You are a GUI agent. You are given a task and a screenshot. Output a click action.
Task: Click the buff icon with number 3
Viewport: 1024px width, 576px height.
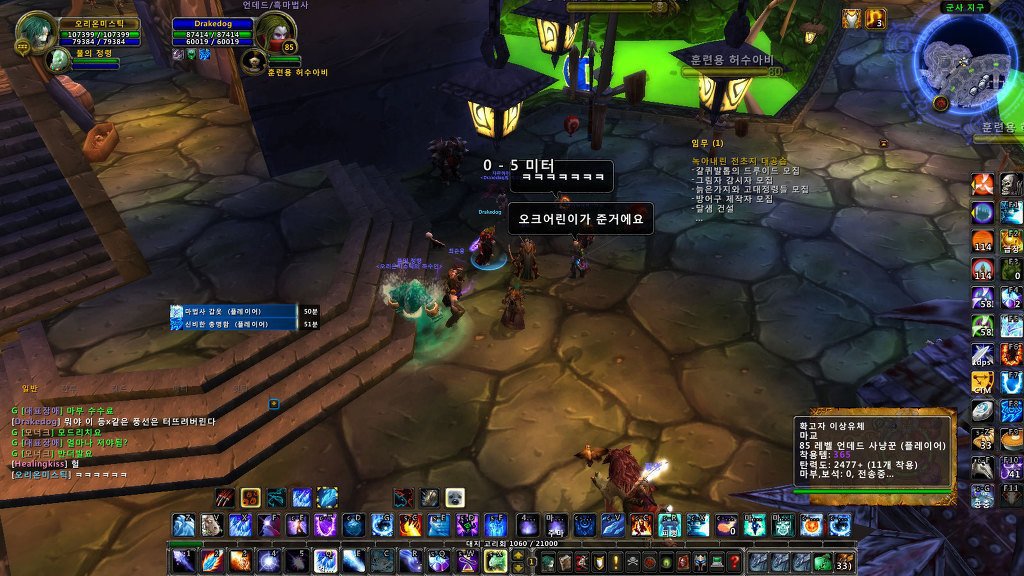point(875,19)
